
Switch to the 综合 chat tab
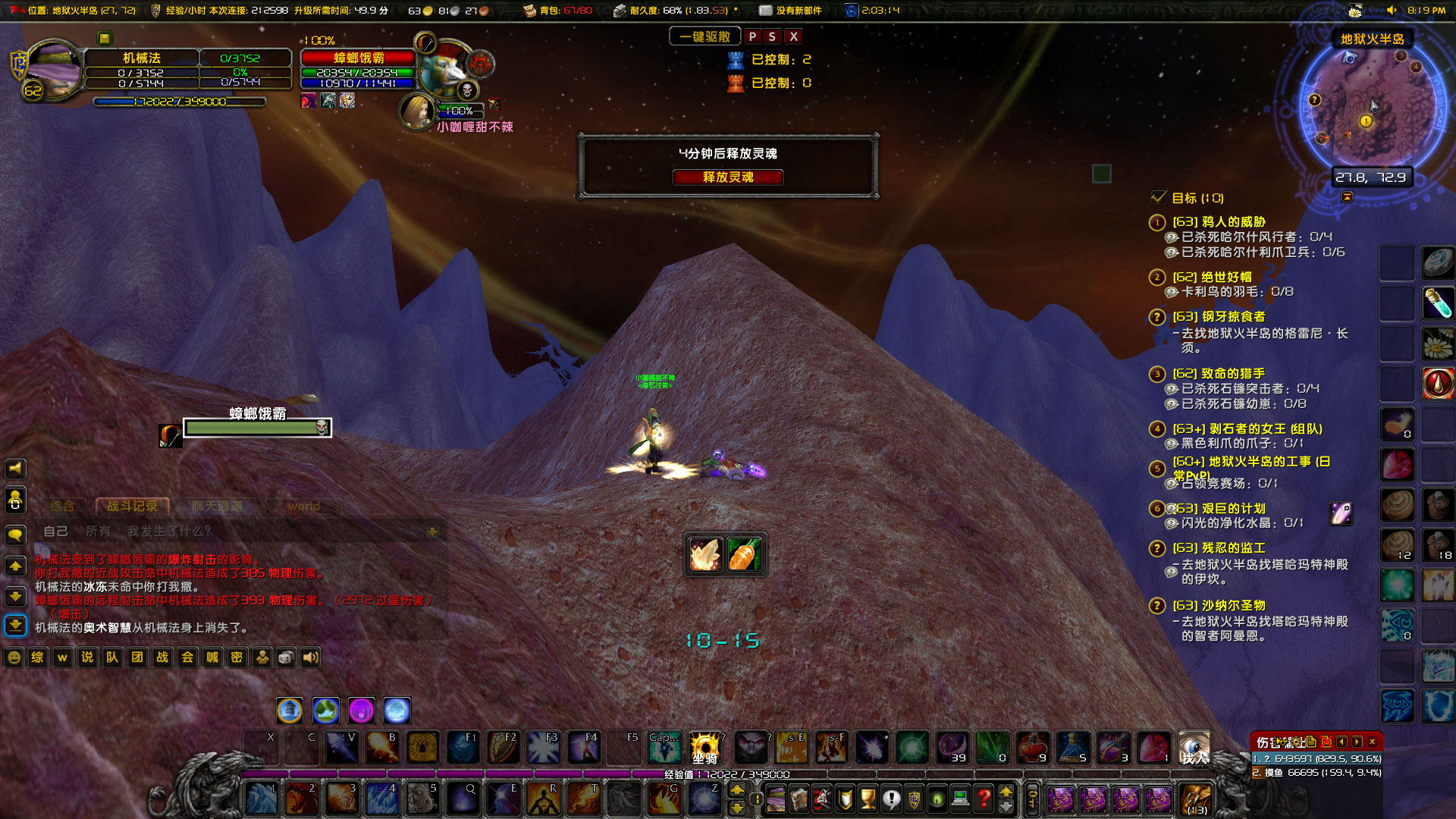[x=63, y=506]
